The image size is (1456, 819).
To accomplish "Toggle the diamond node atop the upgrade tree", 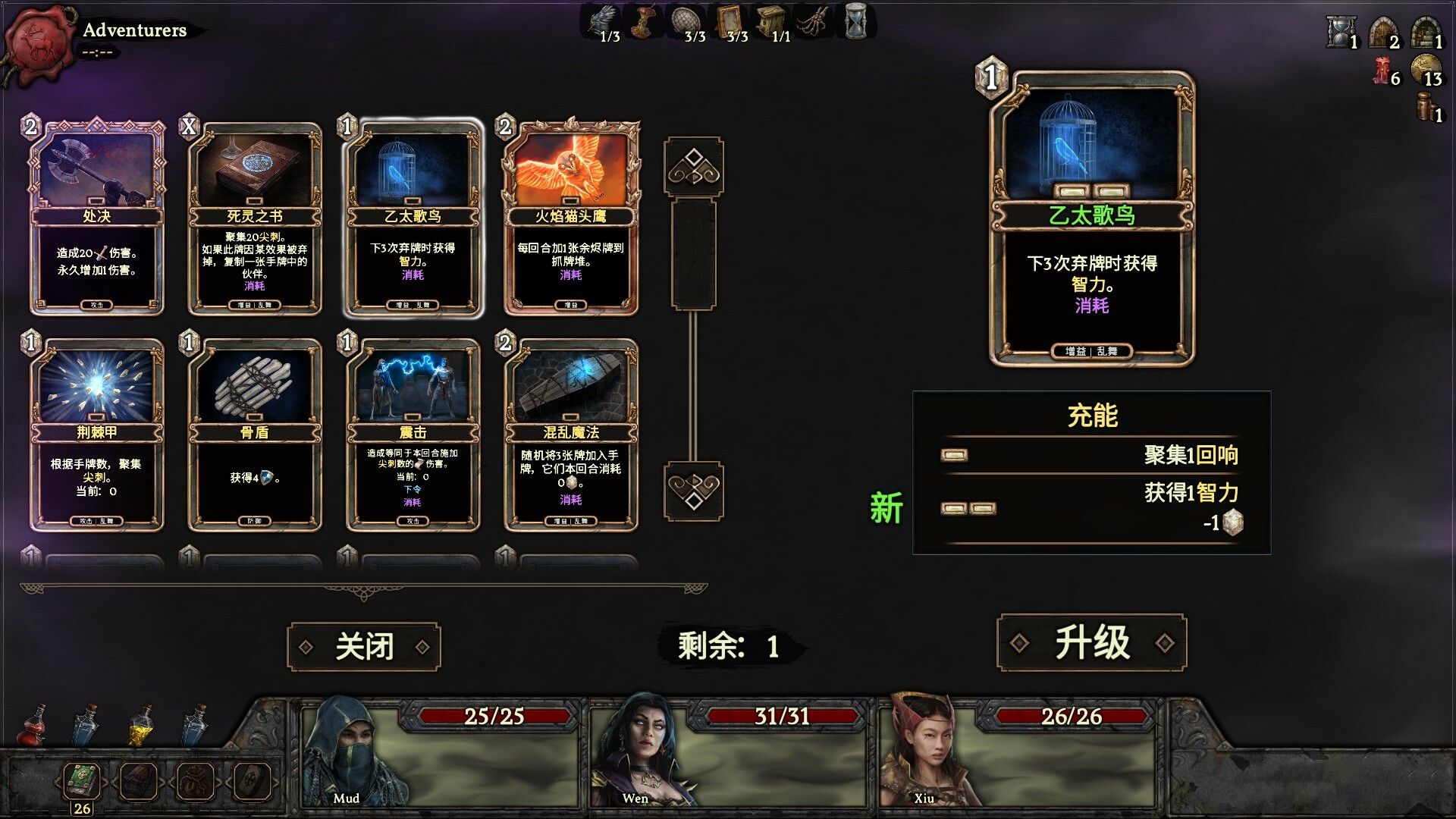I will click(695, 167).
